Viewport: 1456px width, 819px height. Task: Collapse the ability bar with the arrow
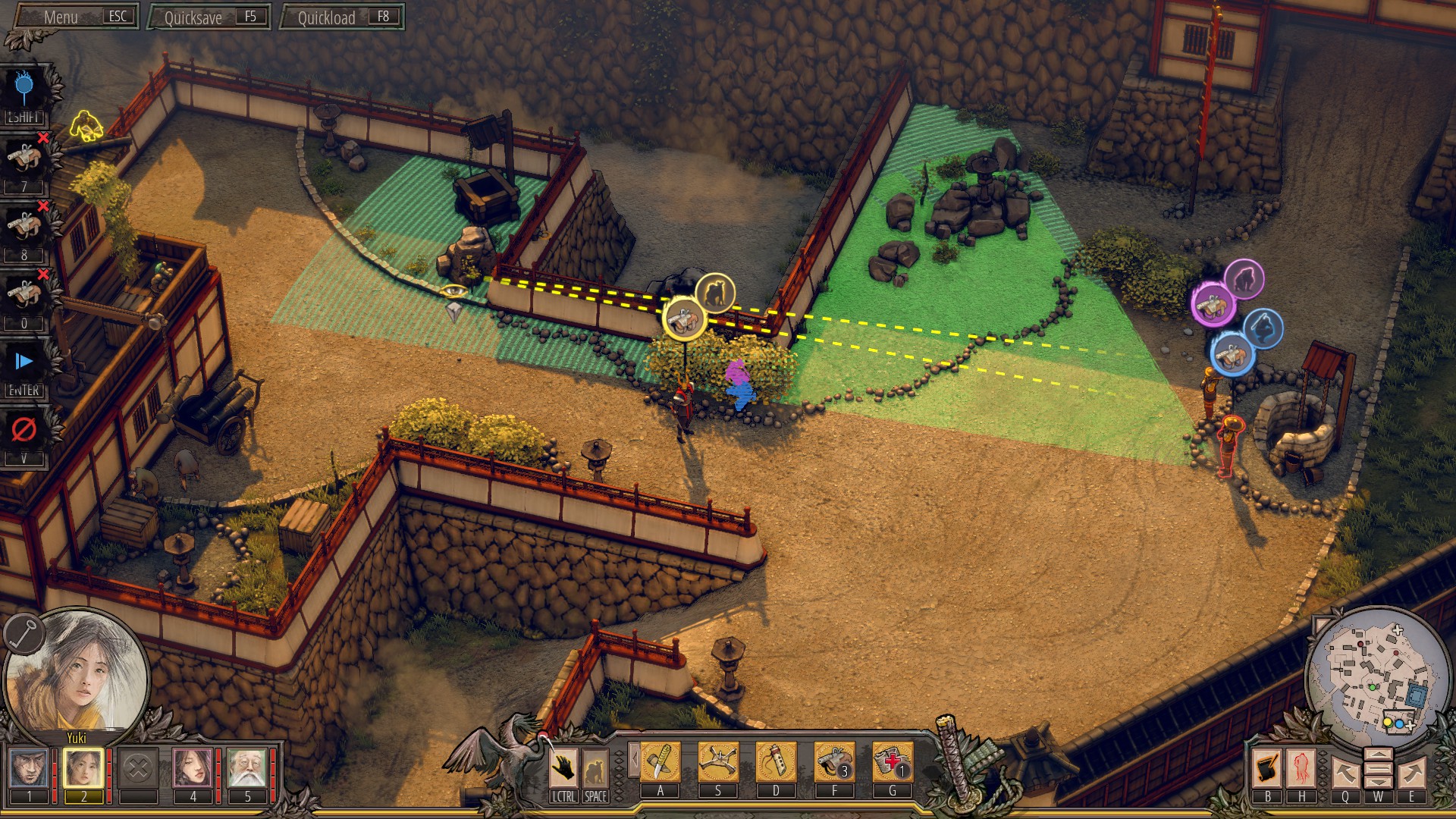(635, 758)
